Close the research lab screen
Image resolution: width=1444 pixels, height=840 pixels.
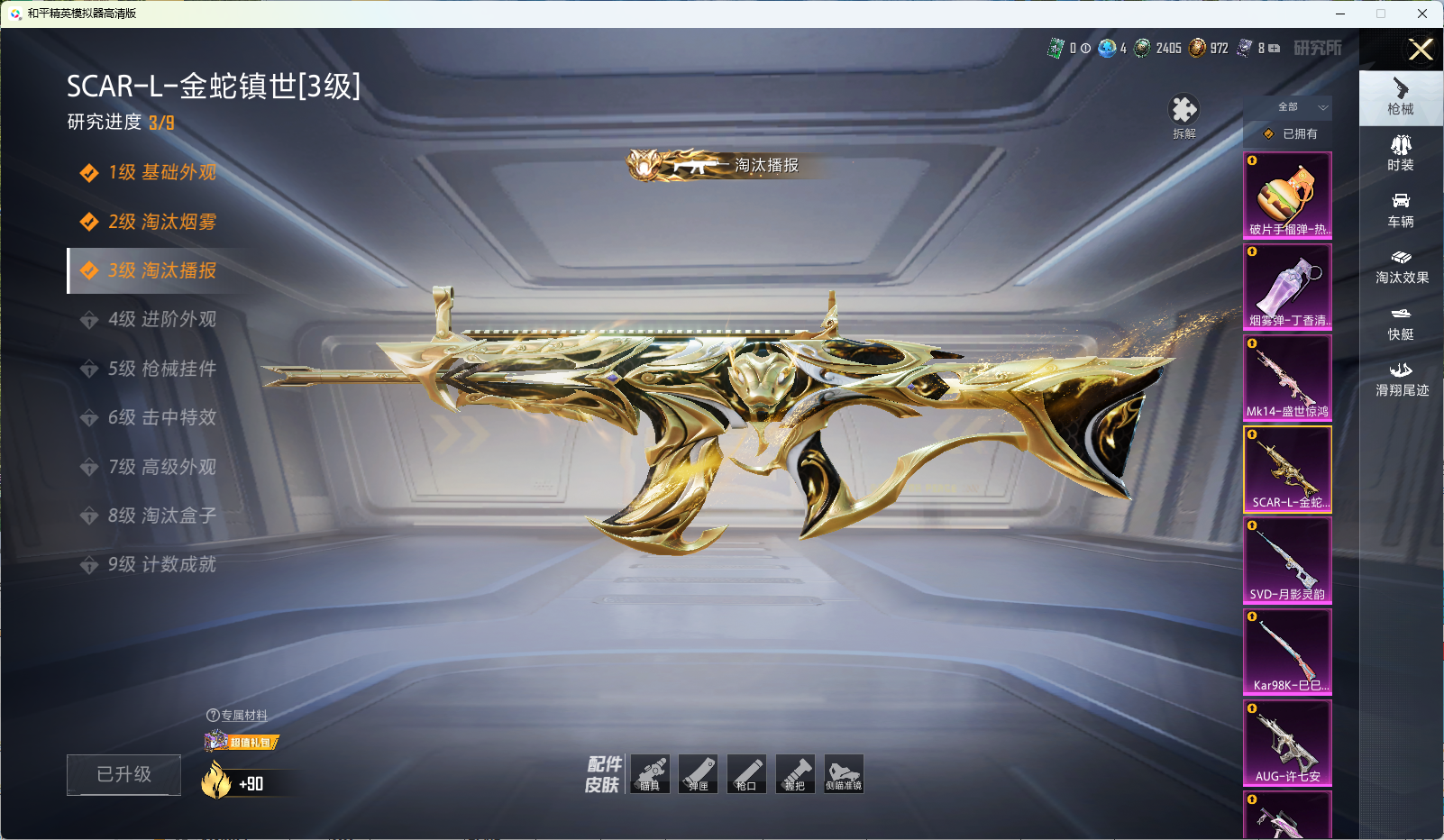(x=1420, y=50)
